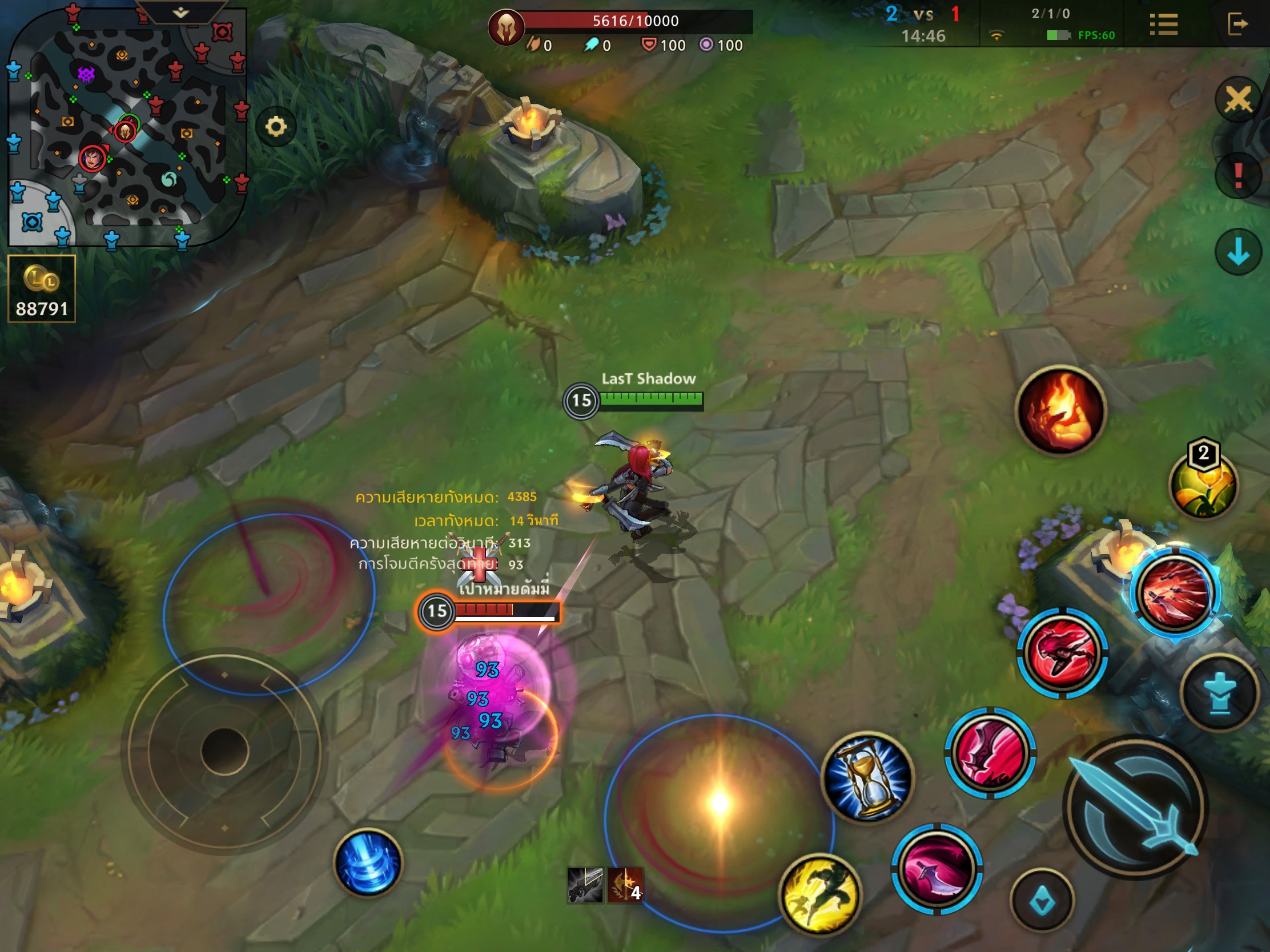Tap the basic attack sword button
The width and height of the screenshot is (1270, 952).
pyautogui.click(x=1135, y=808)
